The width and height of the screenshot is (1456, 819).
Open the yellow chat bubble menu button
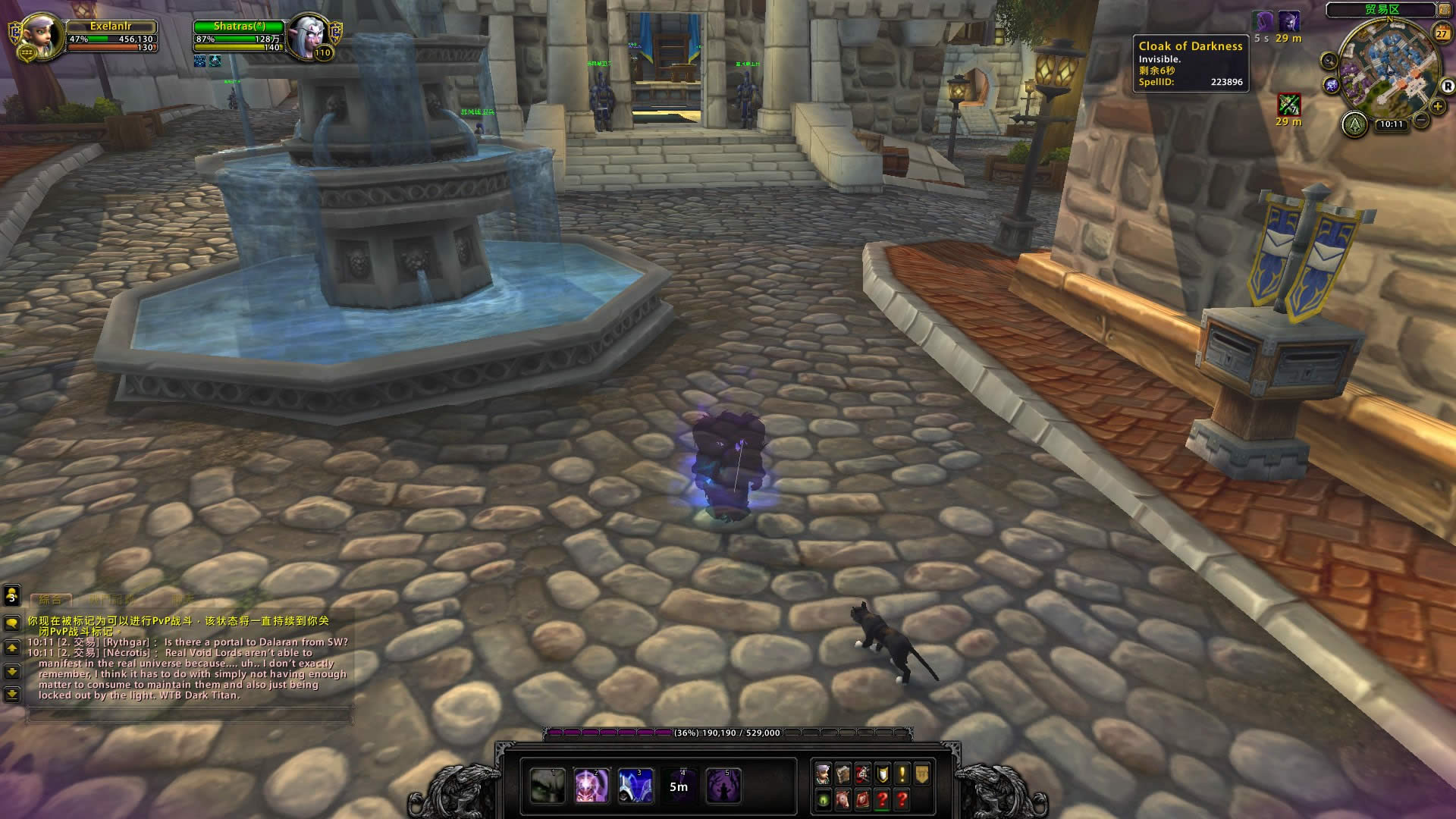coord(12,623)
